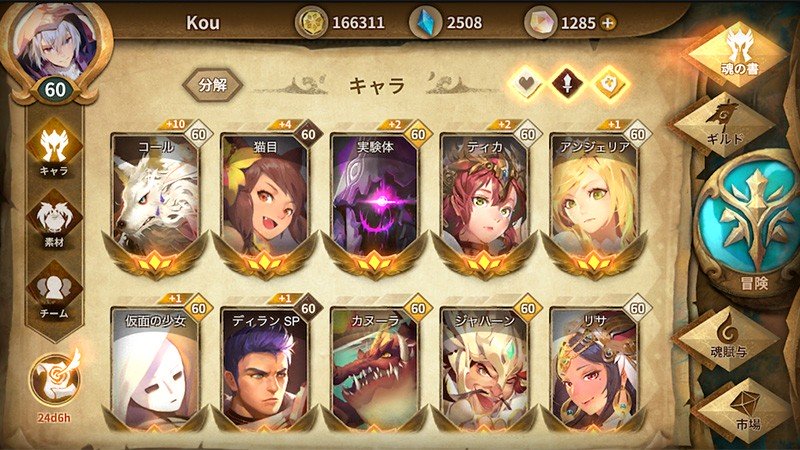Click the 分解 dismantle button
The width and height of the screenshot is (800, 450).
click(x=212, y=84)
